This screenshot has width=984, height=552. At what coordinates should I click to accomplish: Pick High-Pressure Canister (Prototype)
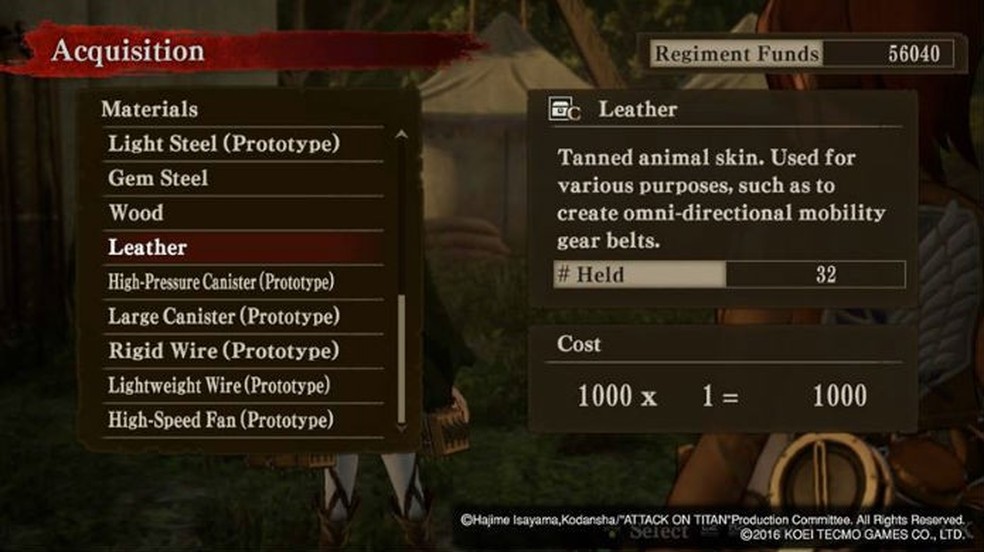point(221,282)
